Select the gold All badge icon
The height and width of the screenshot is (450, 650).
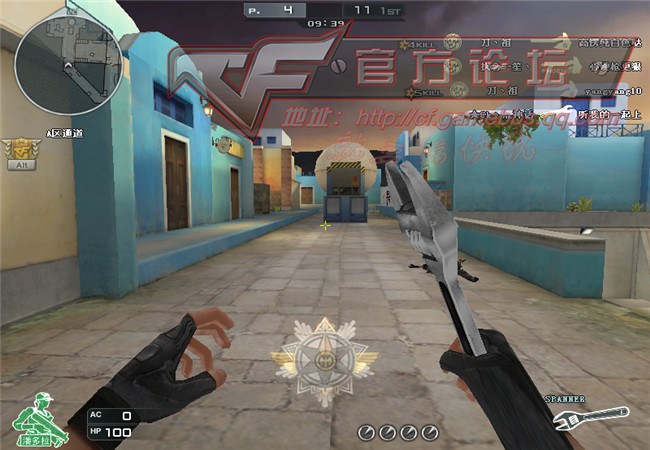point(18,152)
